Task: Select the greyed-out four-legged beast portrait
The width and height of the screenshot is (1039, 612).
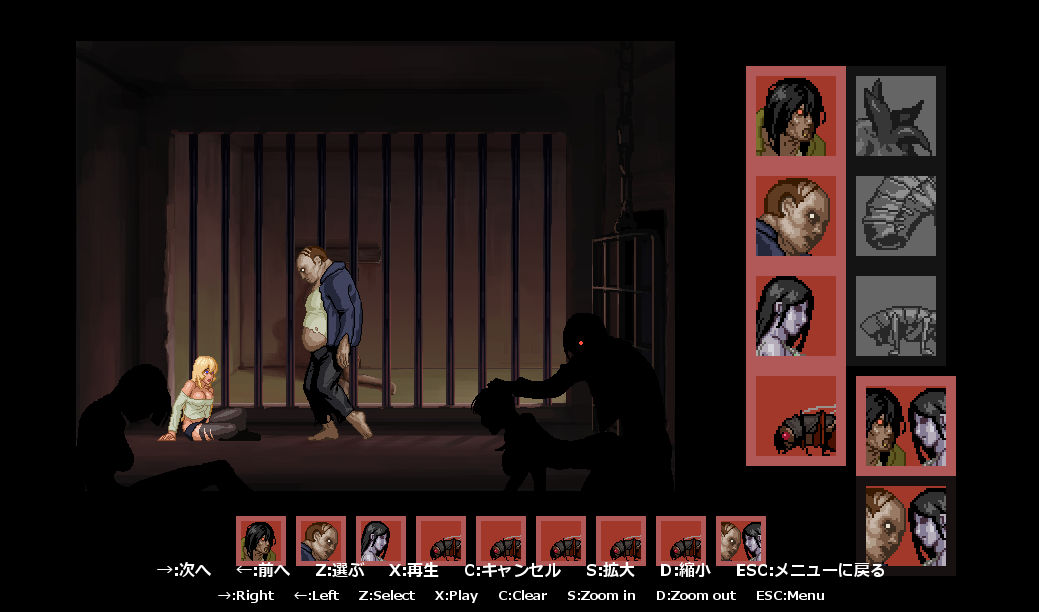Action: 896,316
